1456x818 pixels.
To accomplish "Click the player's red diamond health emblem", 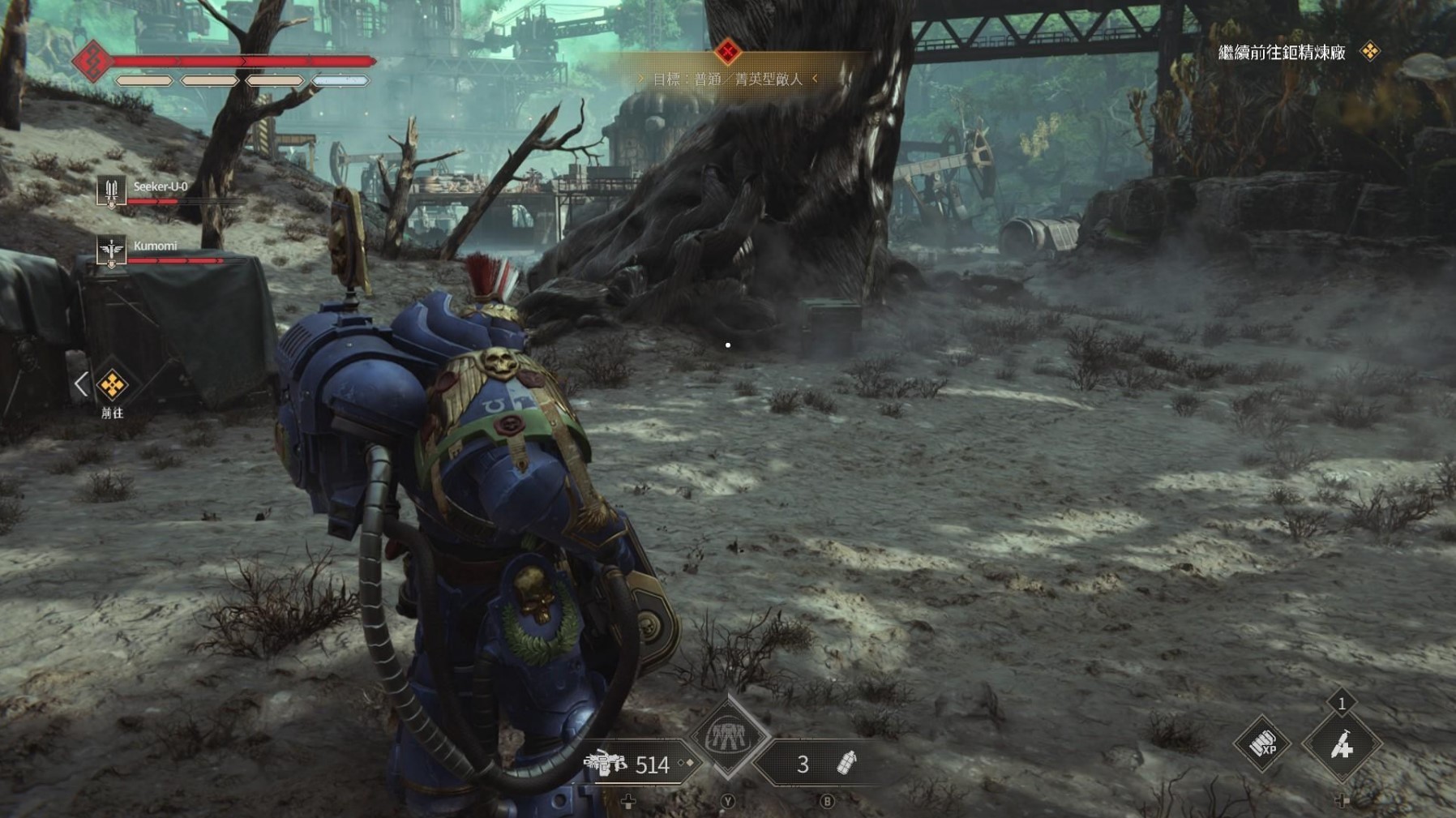I will point(92,61).
